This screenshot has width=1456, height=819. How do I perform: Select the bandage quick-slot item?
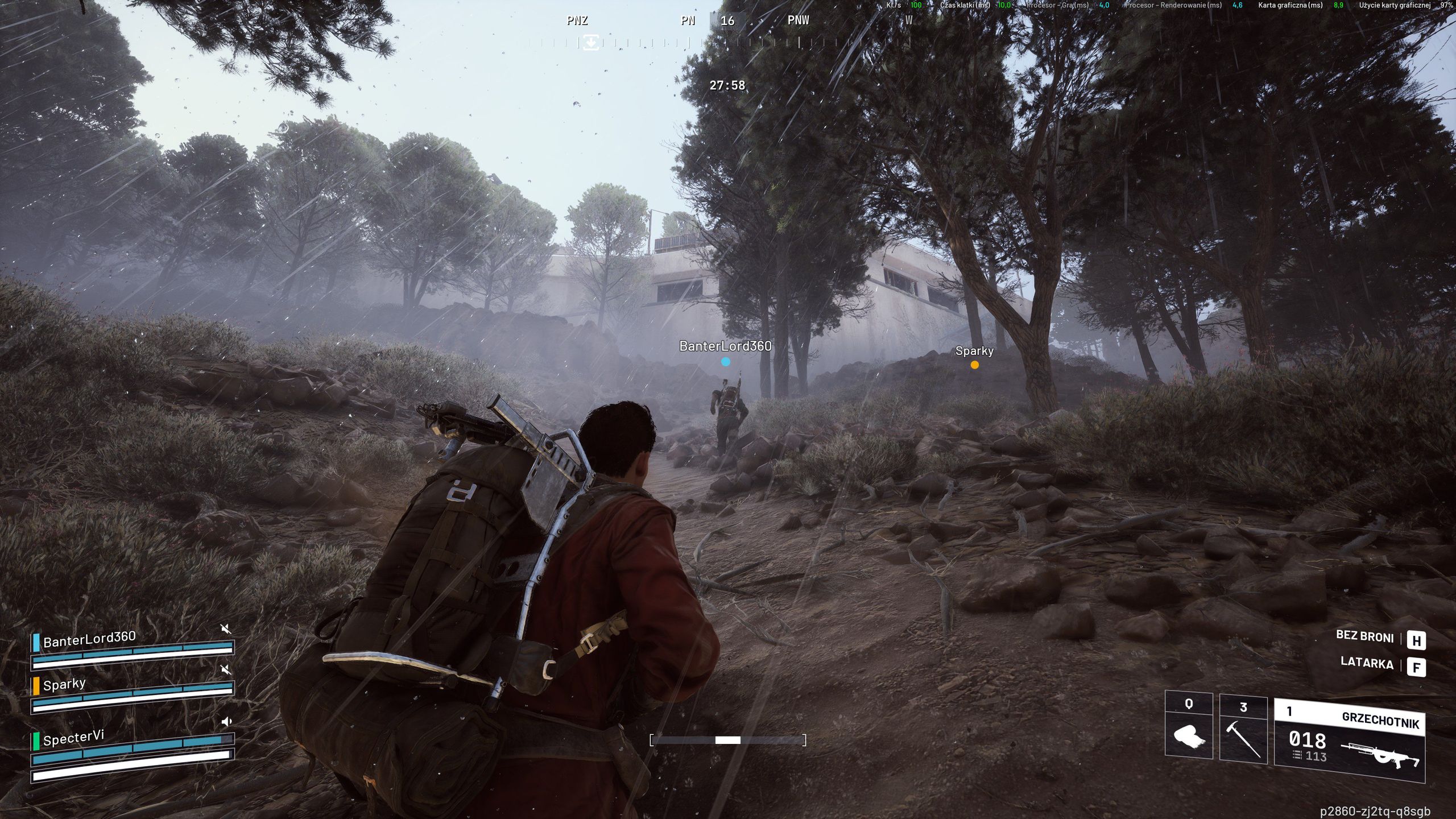[1189, 738]
